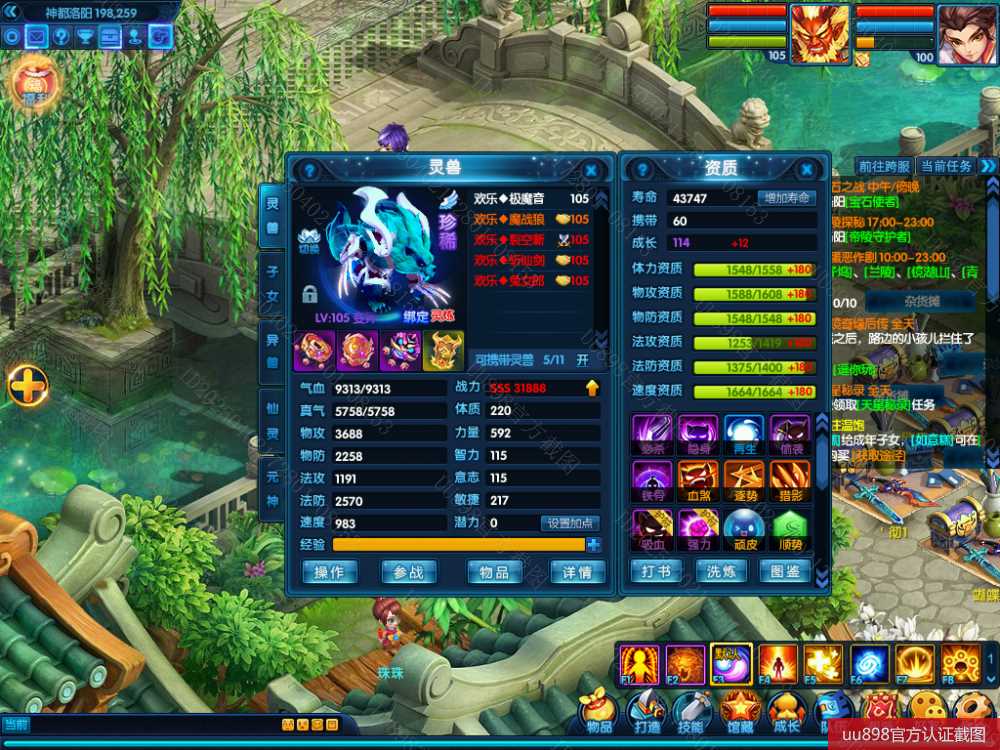The image size is (1000, 750).
Task: Click the 前往跨服 cross-server button
Action: click(x=884, y=166)
